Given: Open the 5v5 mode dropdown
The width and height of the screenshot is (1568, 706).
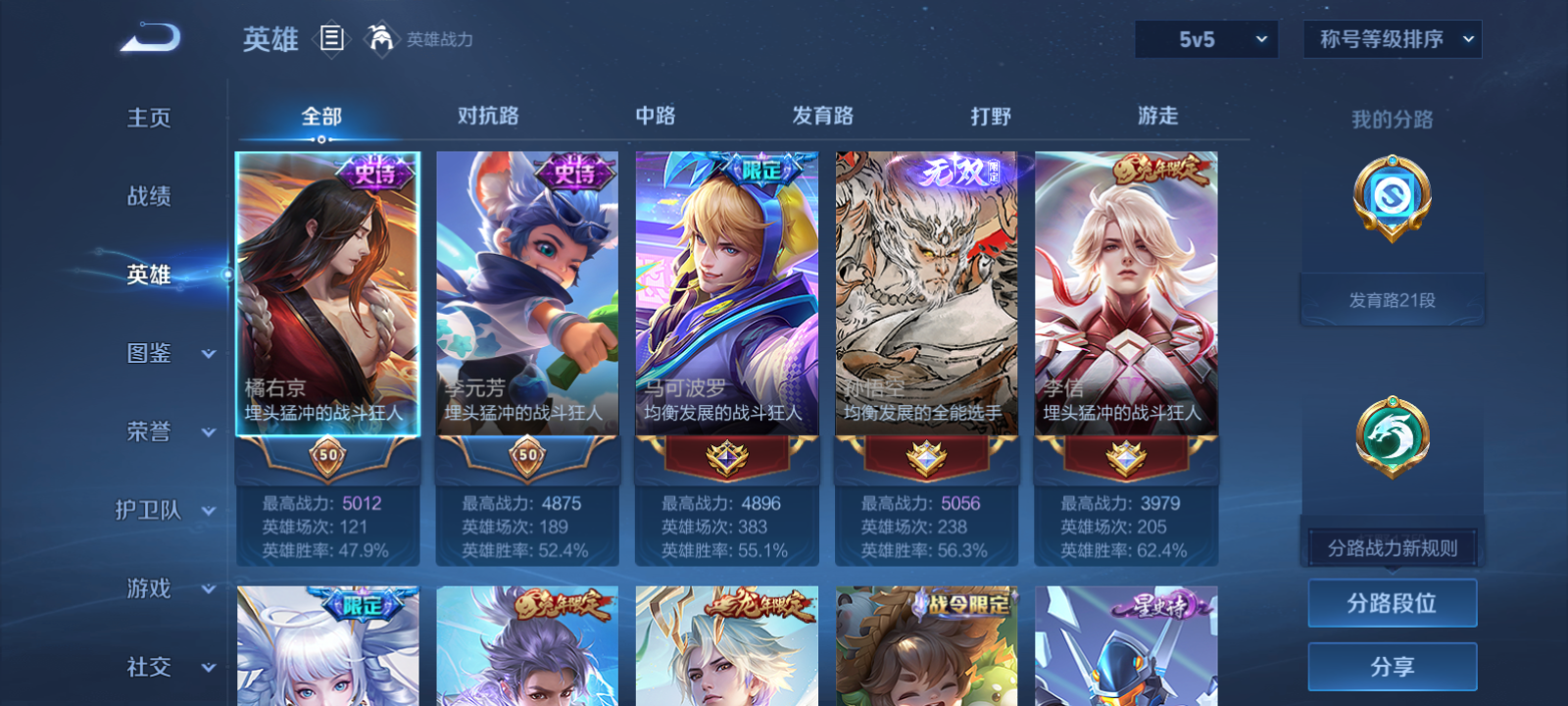Looking at the screenshot, I should 1206,40.
